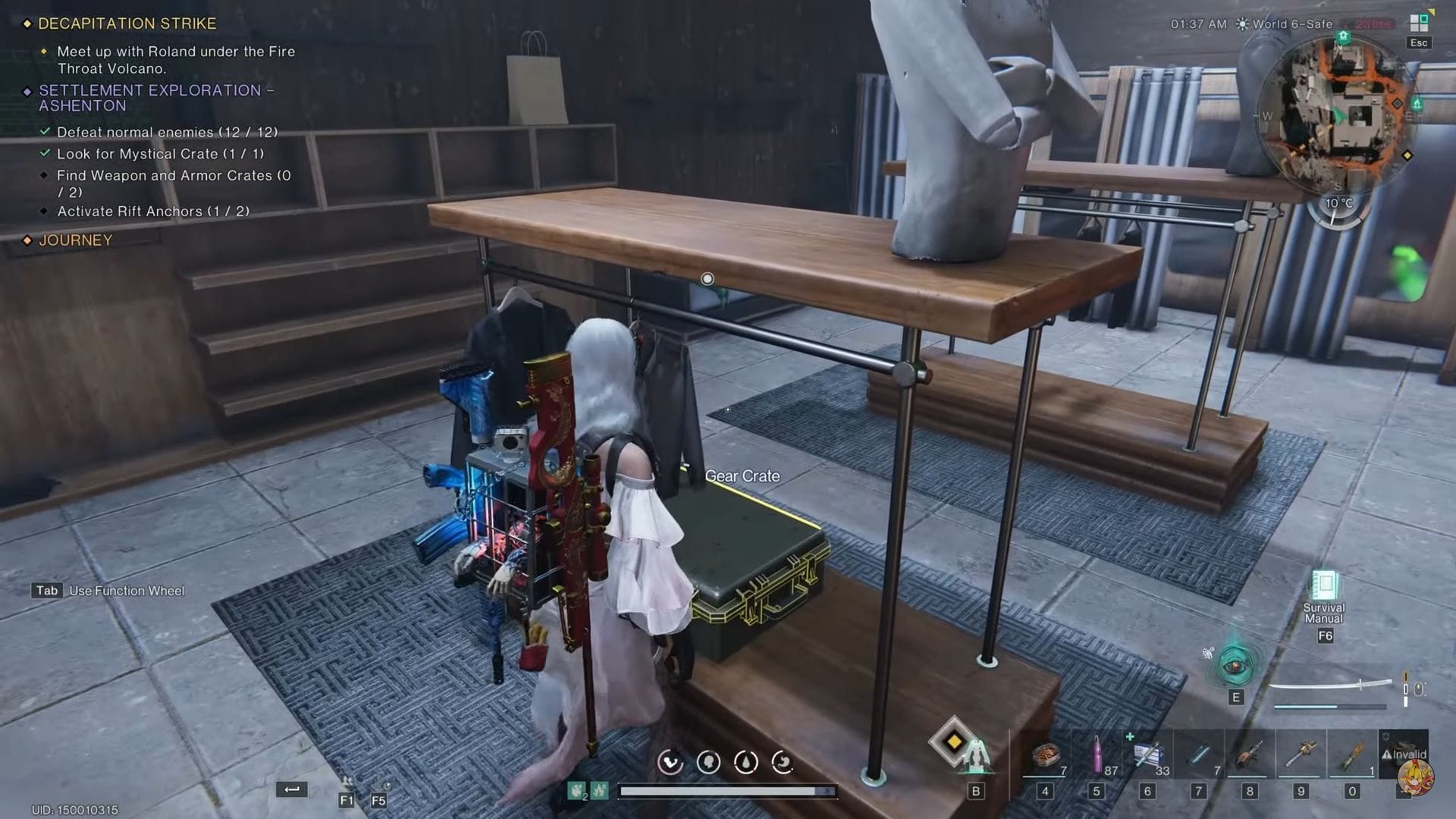Toggle the checkmark on Defeat normal enemies objective
Viewport: 1456px width, 819px height.
click(45, 131)
